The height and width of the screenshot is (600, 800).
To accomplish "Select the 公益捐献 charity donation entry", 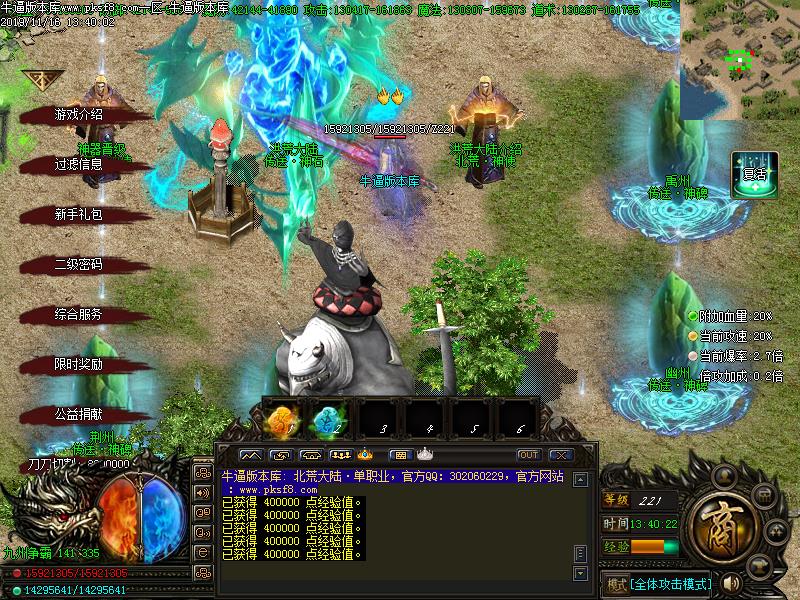I will tap(78, 414).
